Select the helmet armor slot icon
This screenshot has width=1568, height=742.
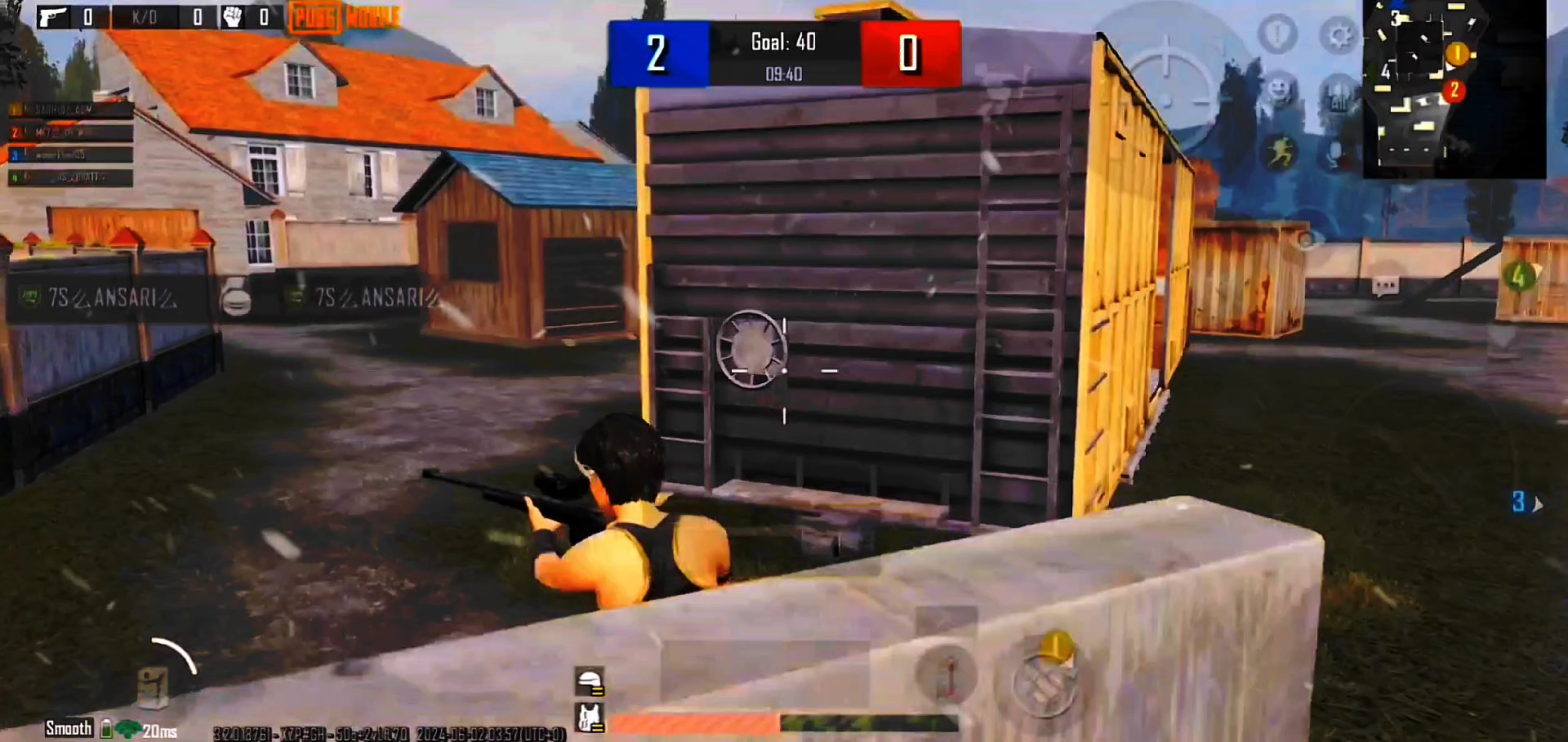point(590,681)
